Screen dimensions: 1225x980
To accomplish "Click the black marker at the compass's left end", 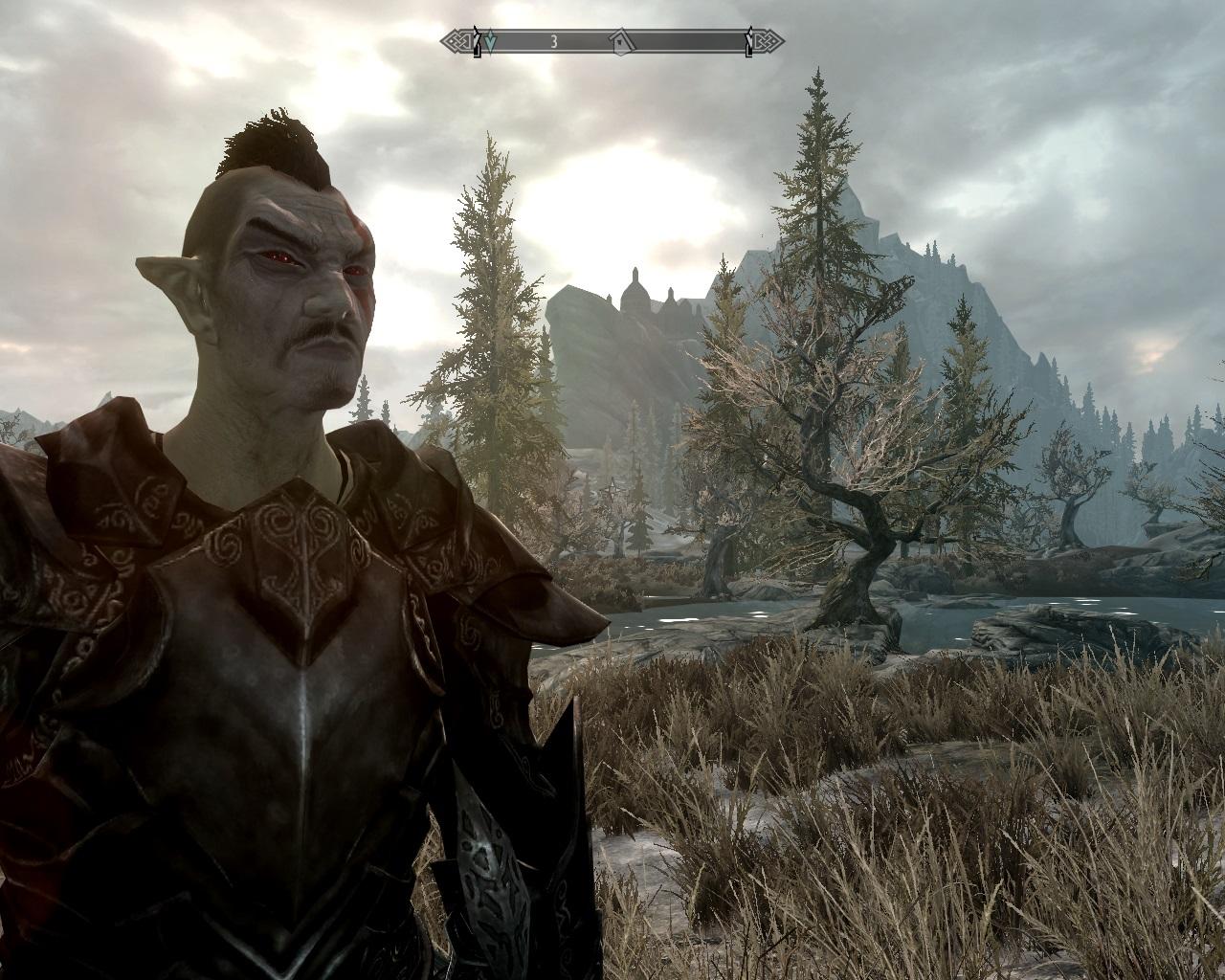I will click(x=478, y=42).
